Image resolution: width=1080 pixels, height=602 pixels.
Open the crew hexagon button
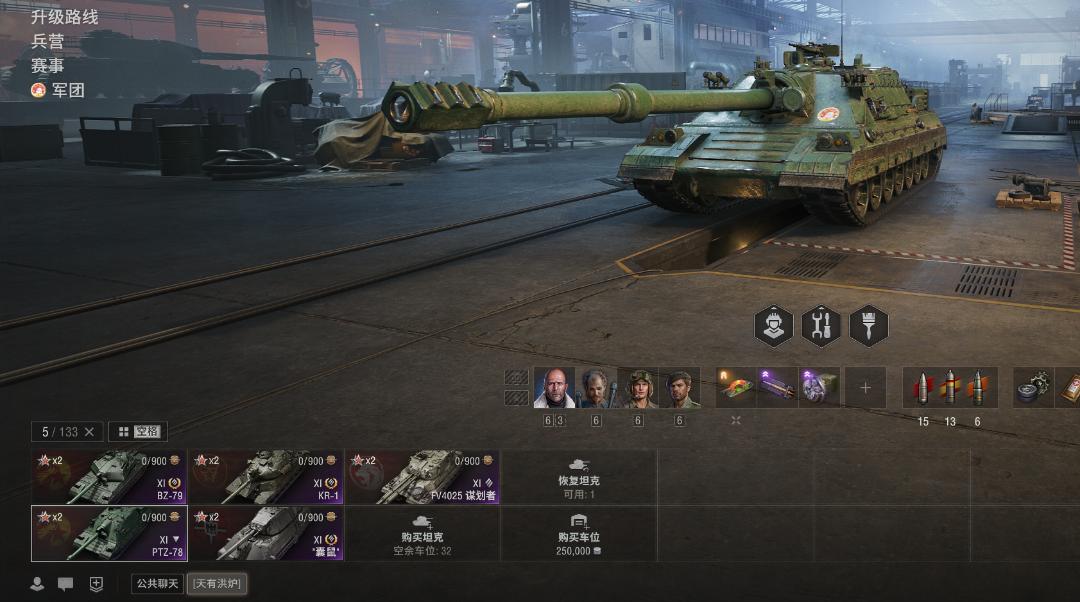[x=773, y=326]
